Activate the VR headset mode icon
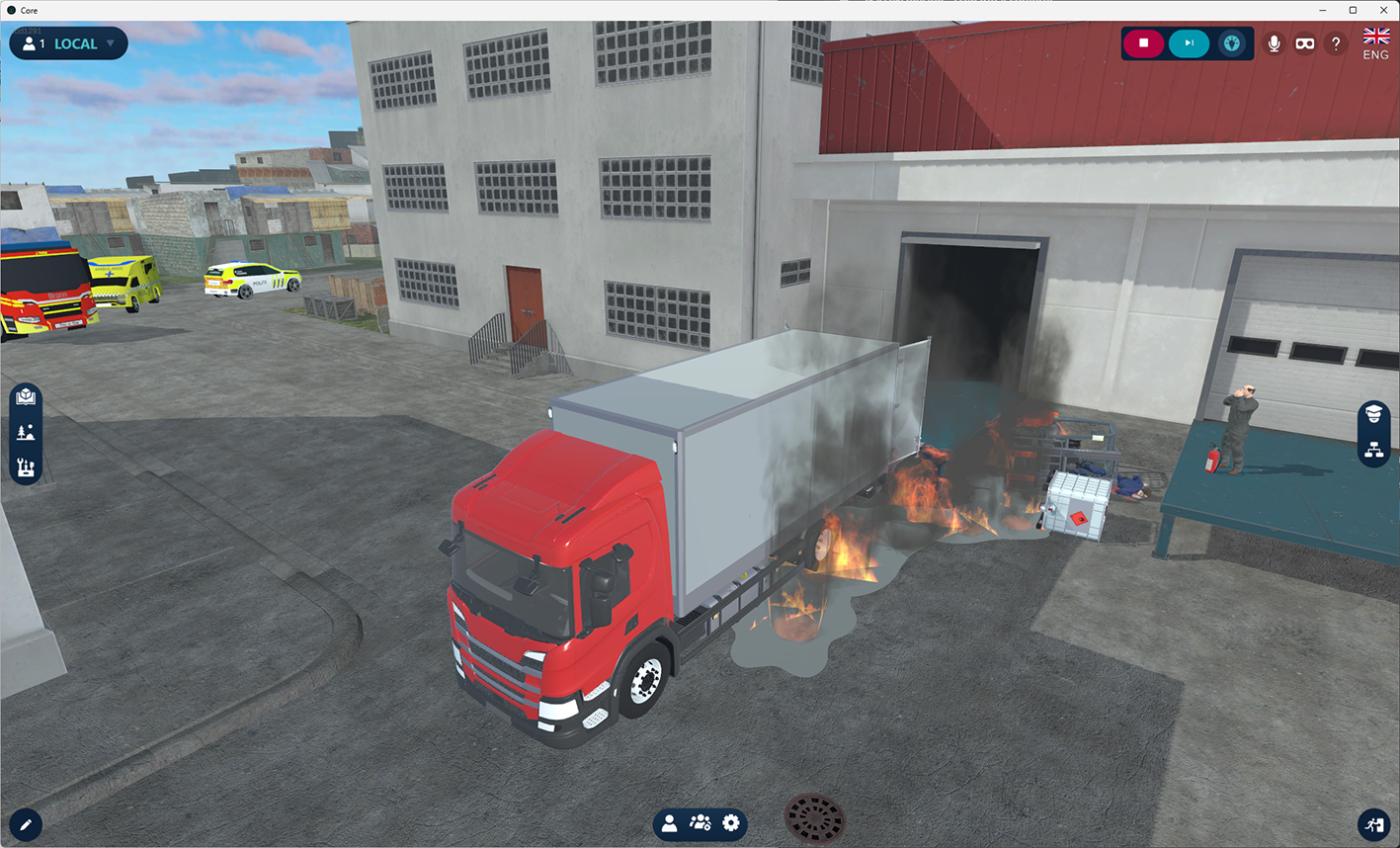The width and height of the screenshot is (1400, 848). 1305,43
